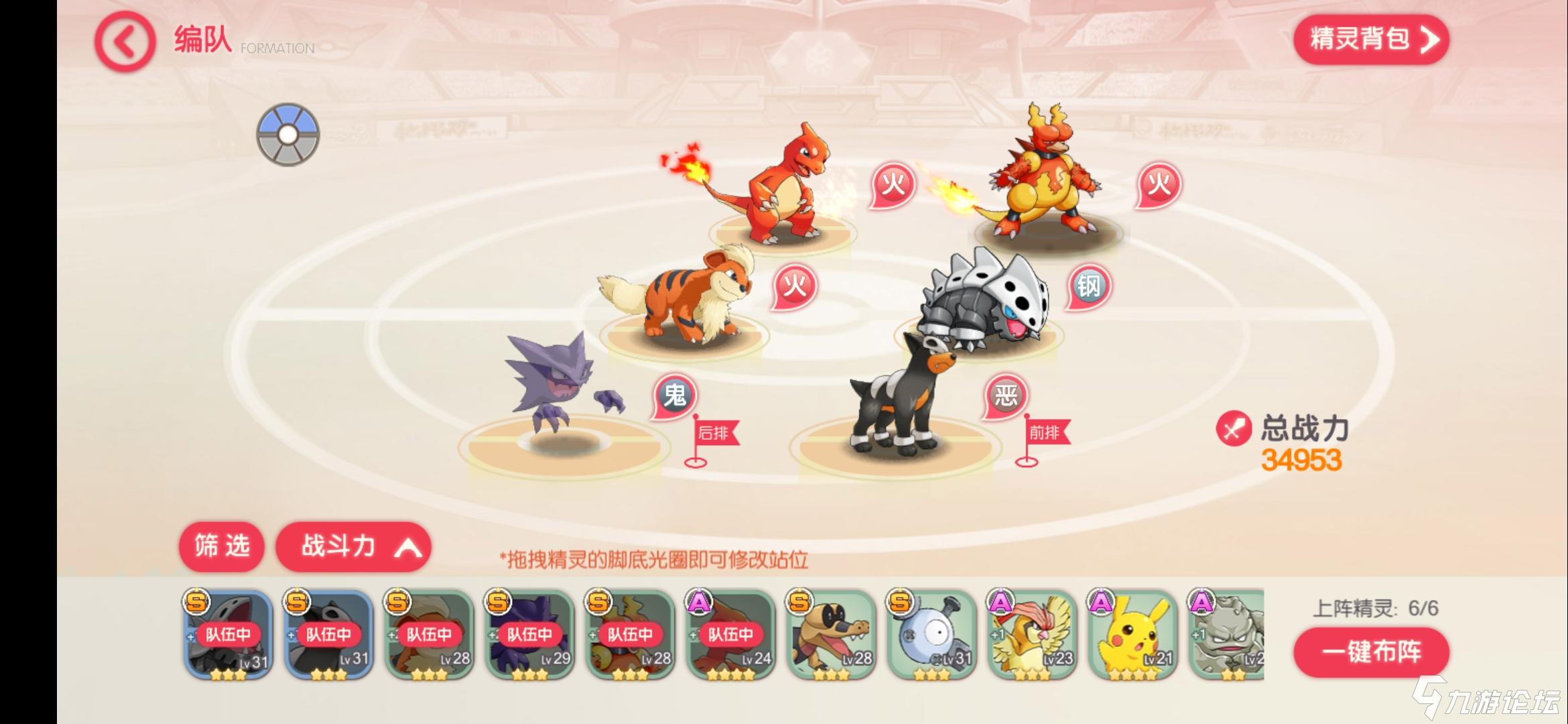The width and height of the screenshot is (1568, 724).
Task: Open the 筛选 filter options
Action: [221, 546]
